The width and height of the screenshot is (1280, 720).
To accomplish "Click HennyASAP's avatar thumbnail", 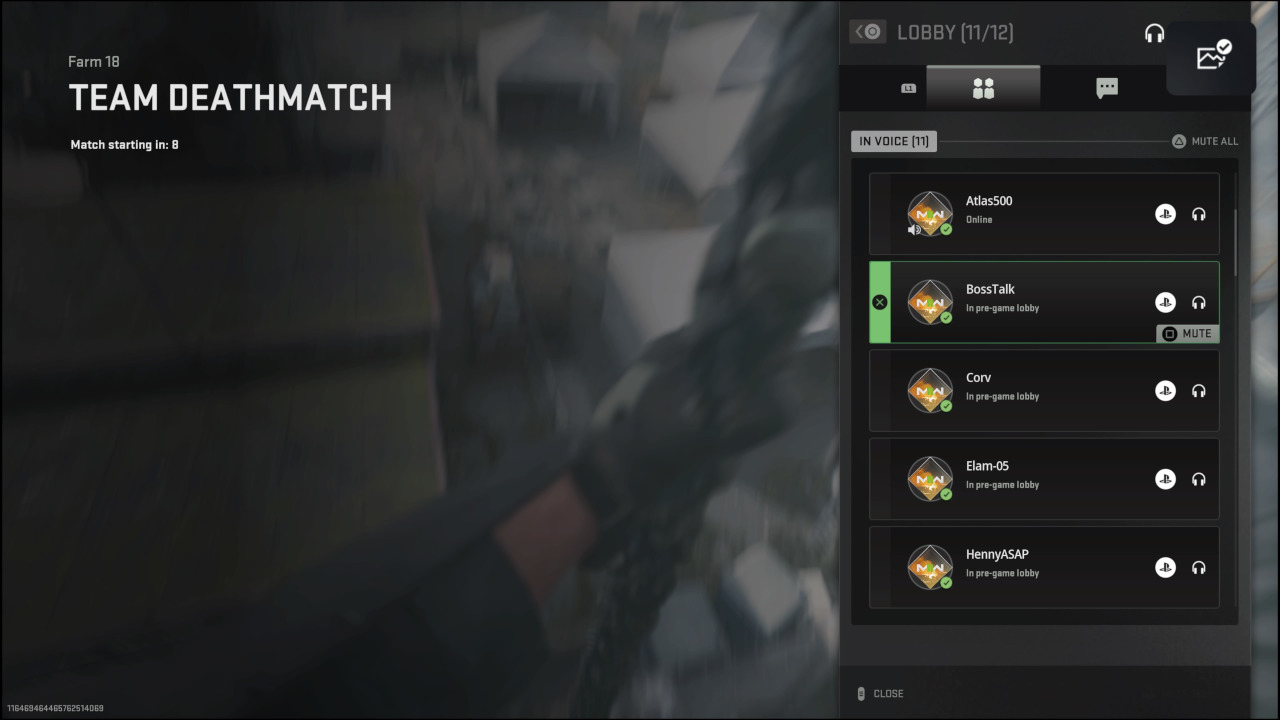I will coord(930,567).
